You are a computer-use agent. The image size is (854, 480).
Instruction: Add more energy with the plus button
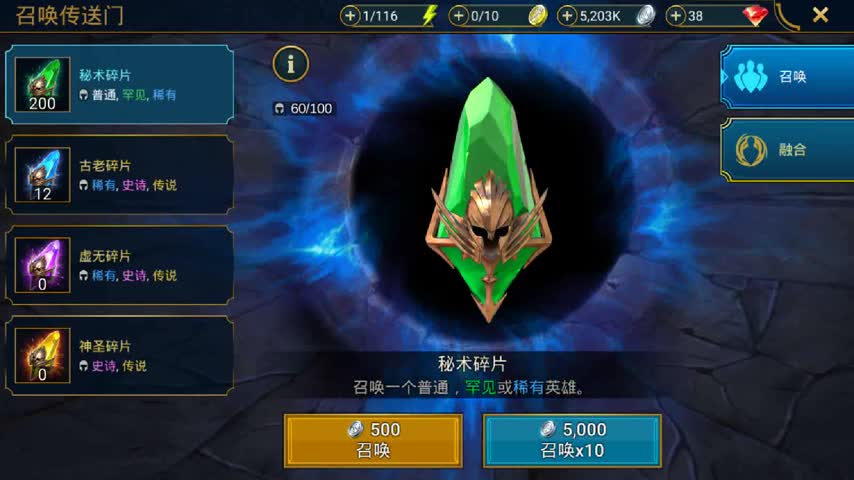click(350, 15)
